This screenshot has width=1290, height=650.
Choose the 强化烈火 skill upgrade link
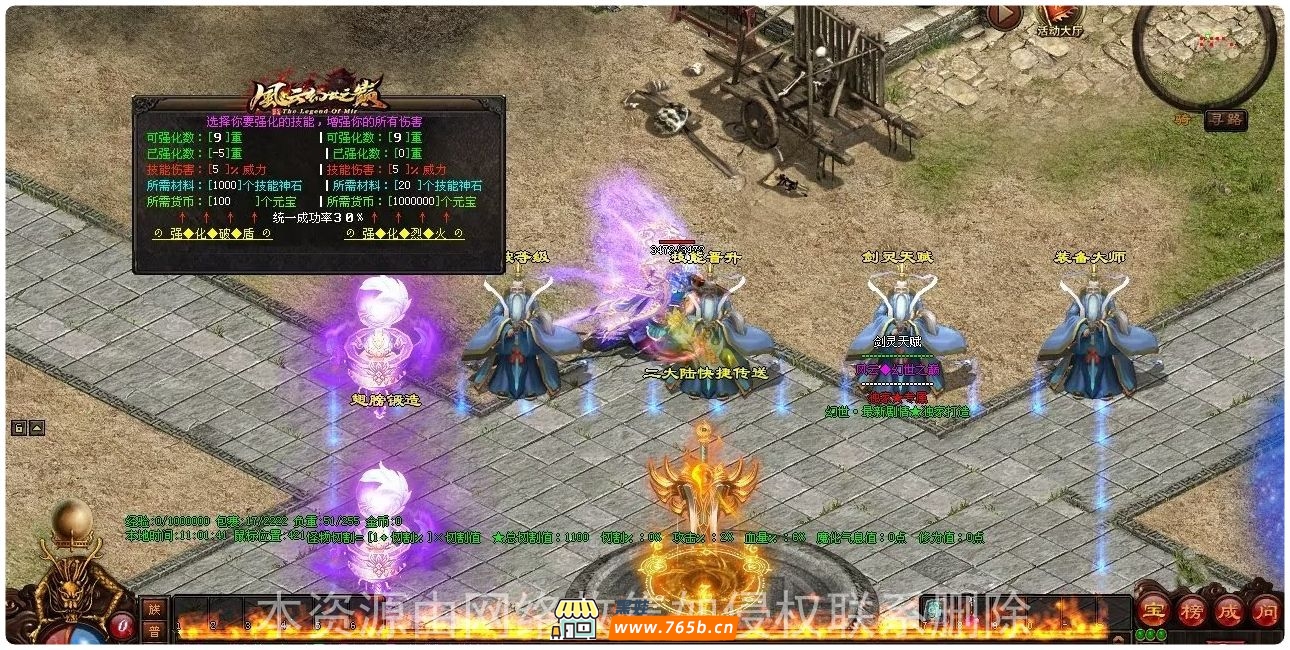tap(404, 234)
